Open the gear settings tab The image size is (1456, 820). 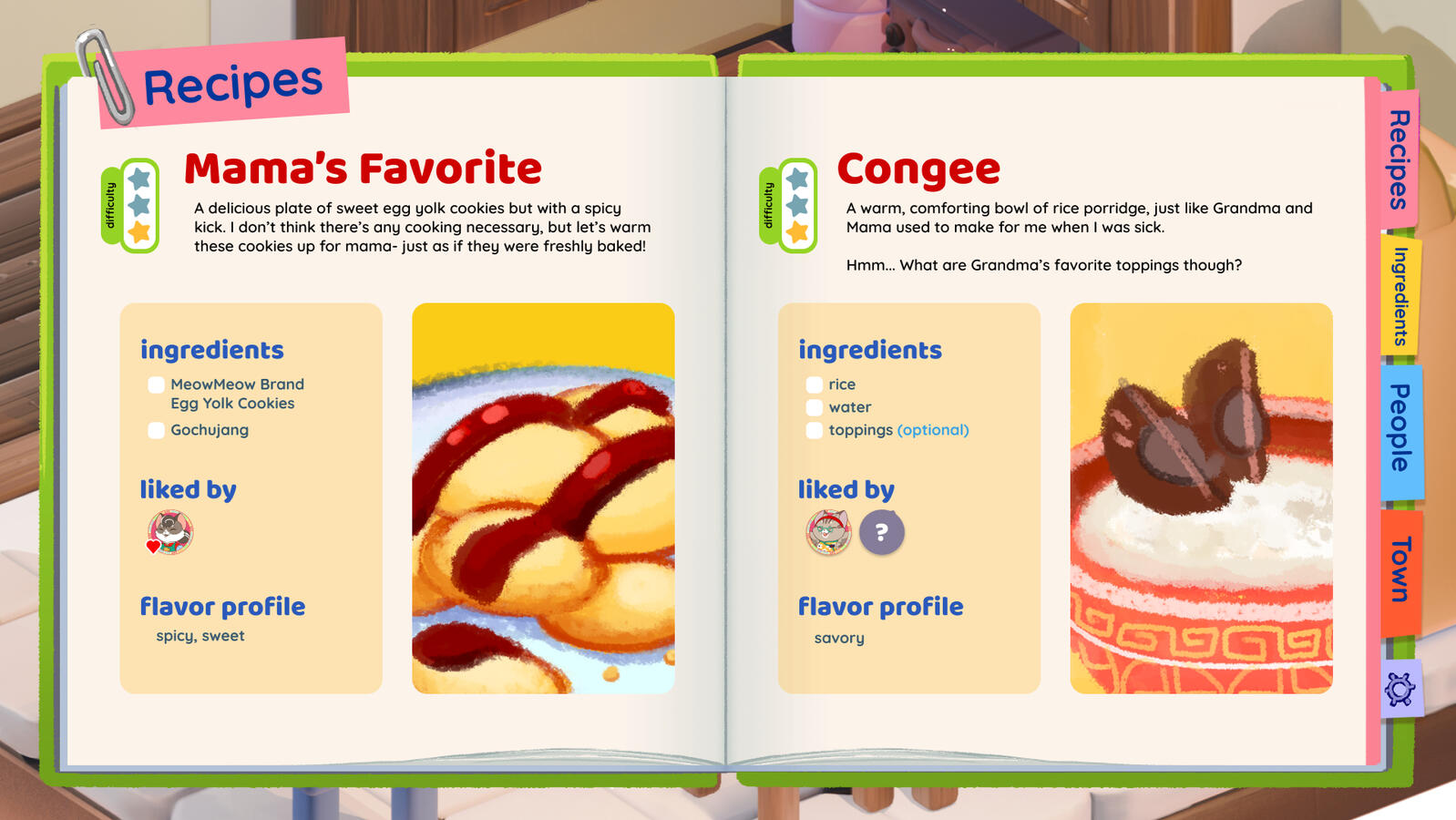1400,689
